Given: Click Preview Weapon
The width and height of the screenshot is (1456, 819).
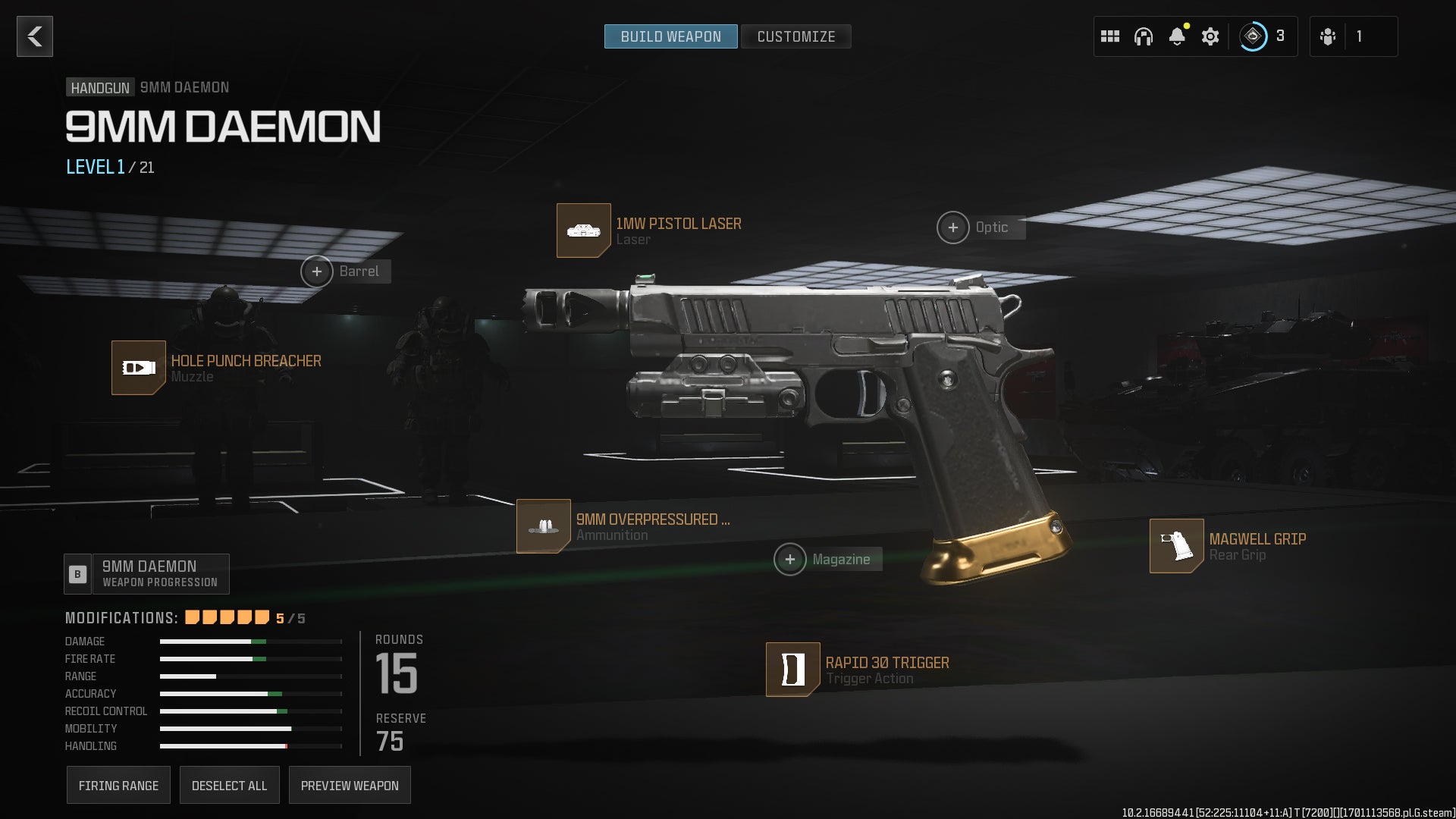Looking at the screenshot, I should point(350,785).
